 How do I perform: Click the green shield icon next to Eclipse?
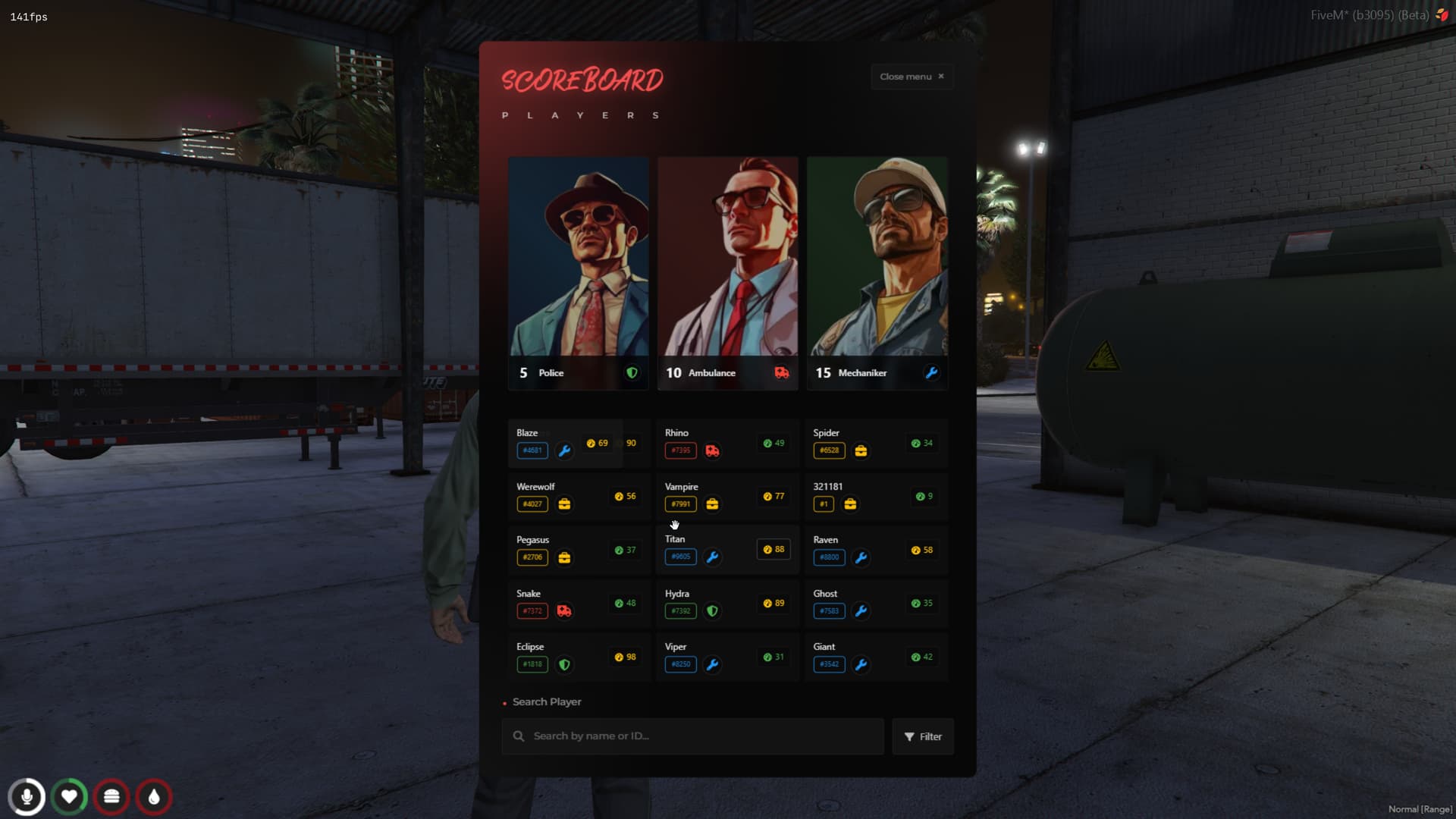pos(564,664)
